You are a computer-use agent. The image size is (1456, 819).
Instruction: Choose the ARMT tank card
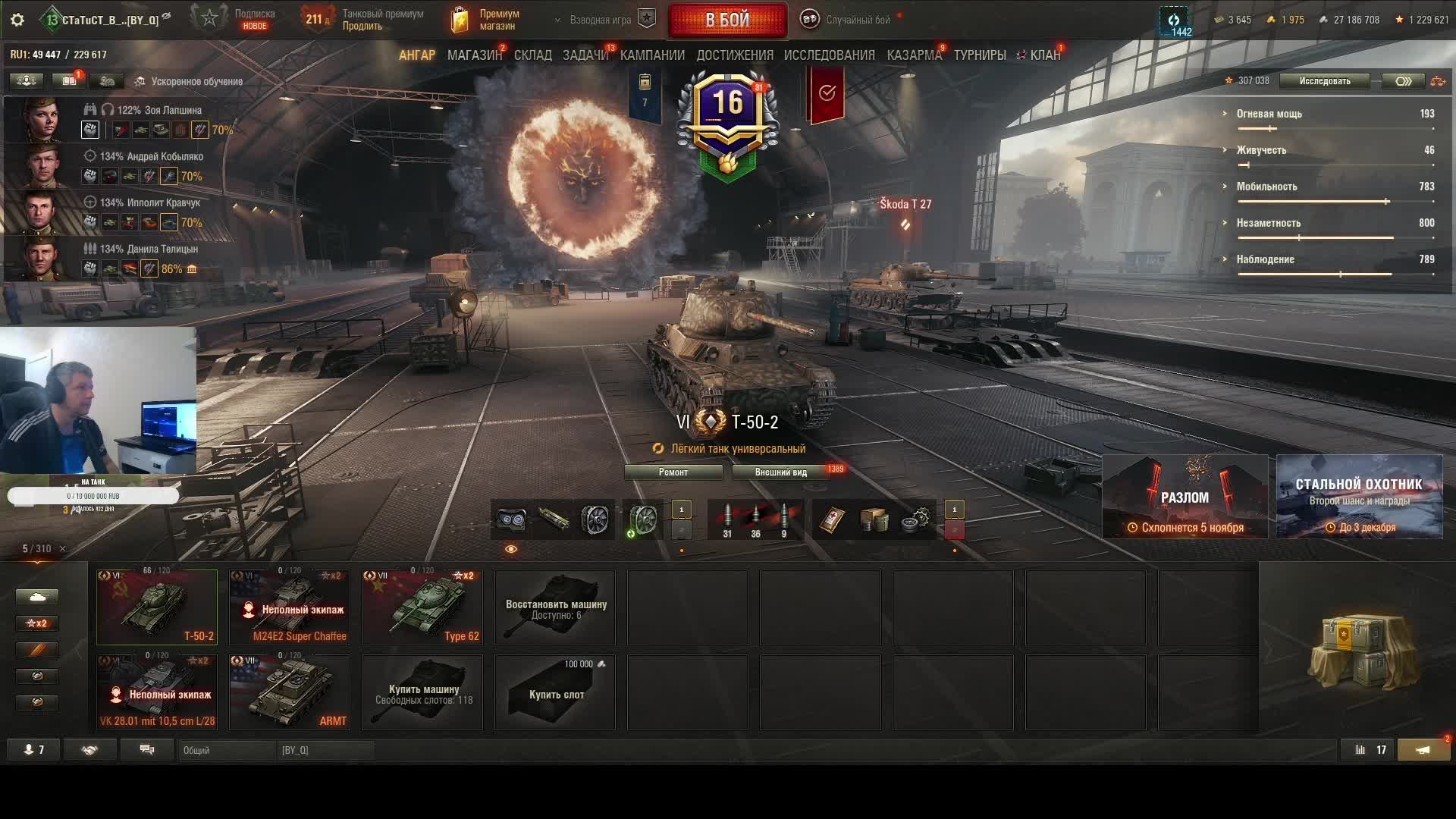coord(290,692)
